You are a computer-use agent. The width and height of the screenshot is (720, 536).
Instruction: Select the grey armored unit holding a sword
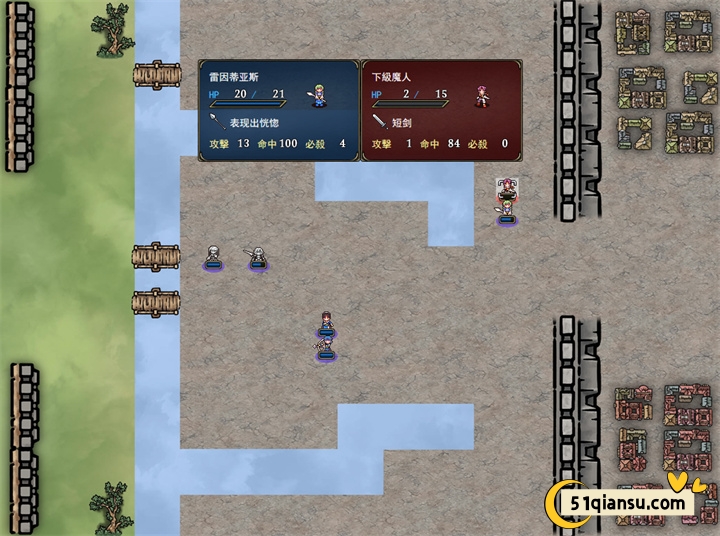257,256
